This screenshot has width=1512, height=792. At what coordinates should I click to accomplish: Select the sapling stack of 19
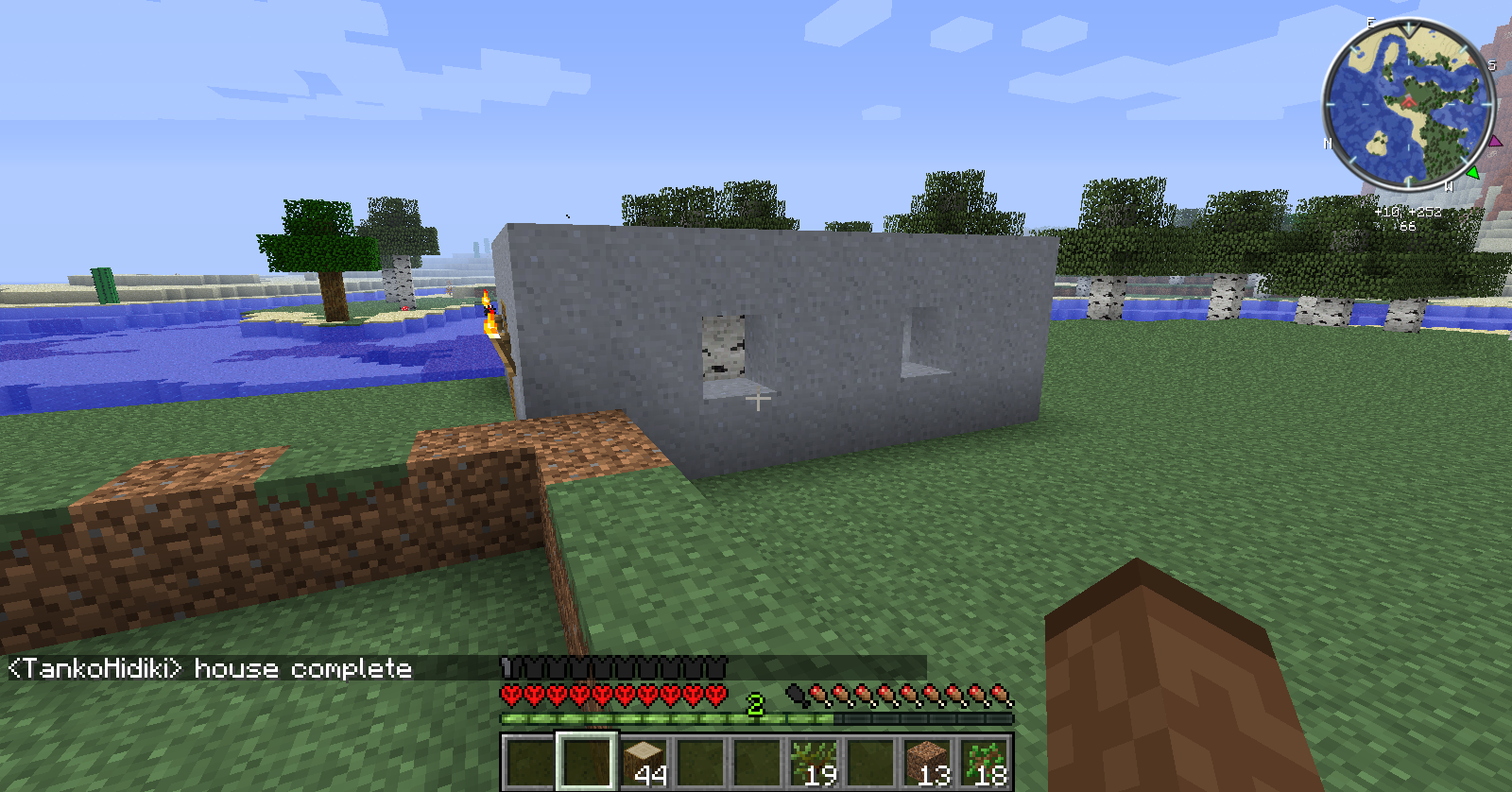pyautogui.click(x=814, y=762)
